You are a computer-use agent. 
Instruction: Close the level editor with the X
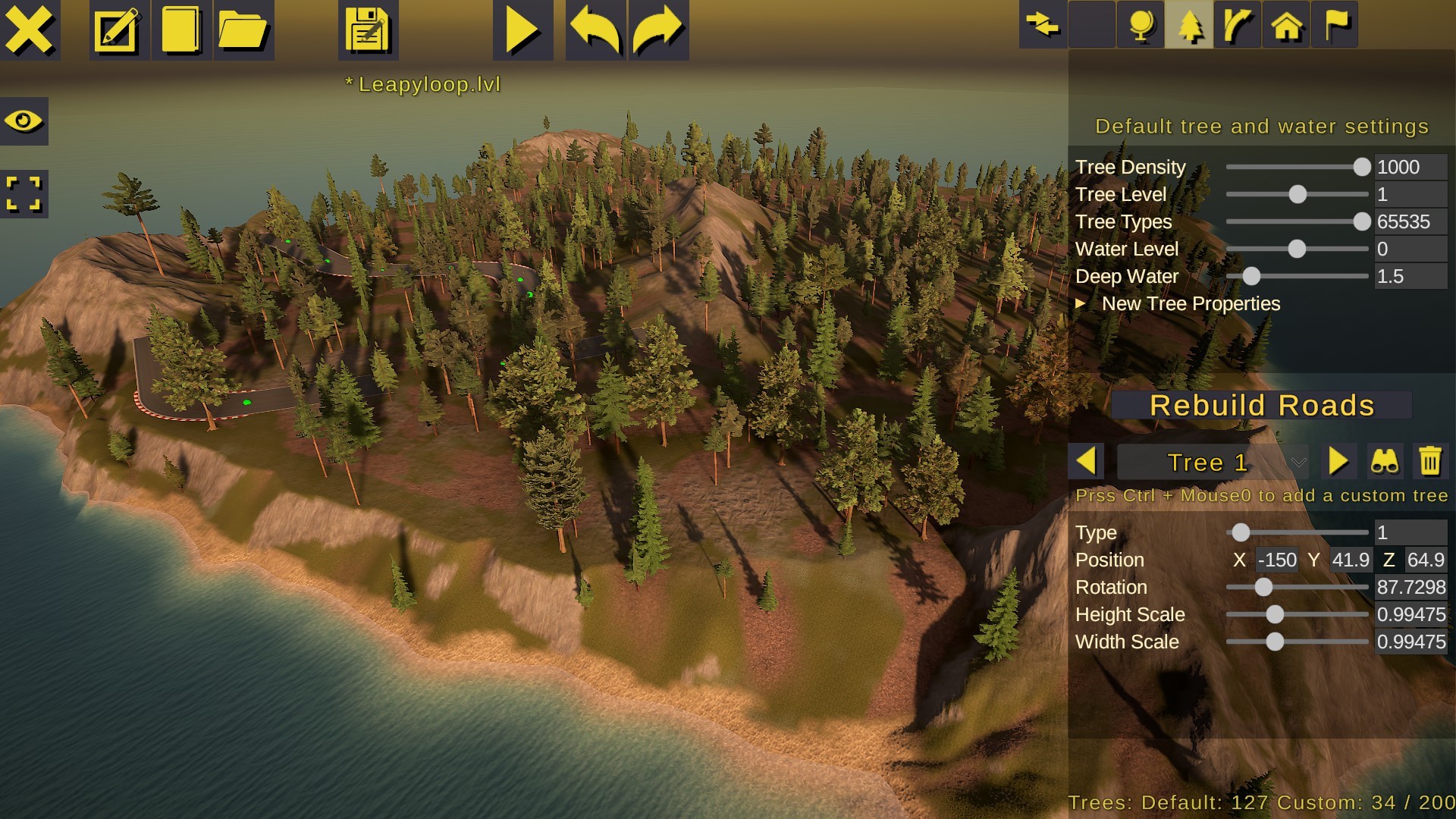(30, 30)
